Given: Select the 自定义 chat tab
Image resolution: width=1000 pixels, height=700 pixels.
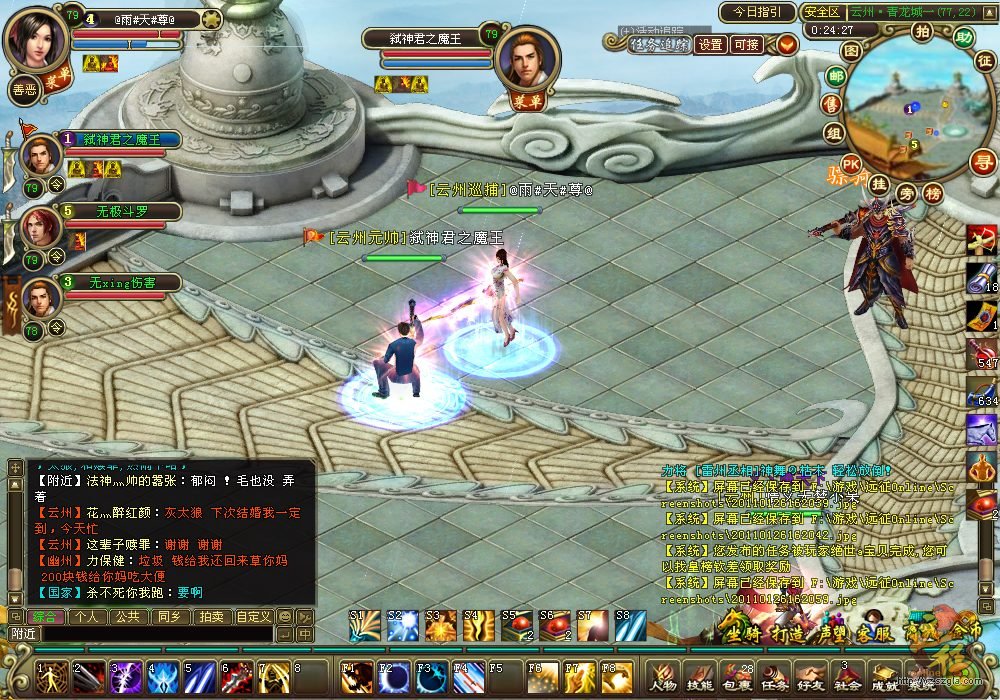Looking at the screenshot, I should (253, 617).
